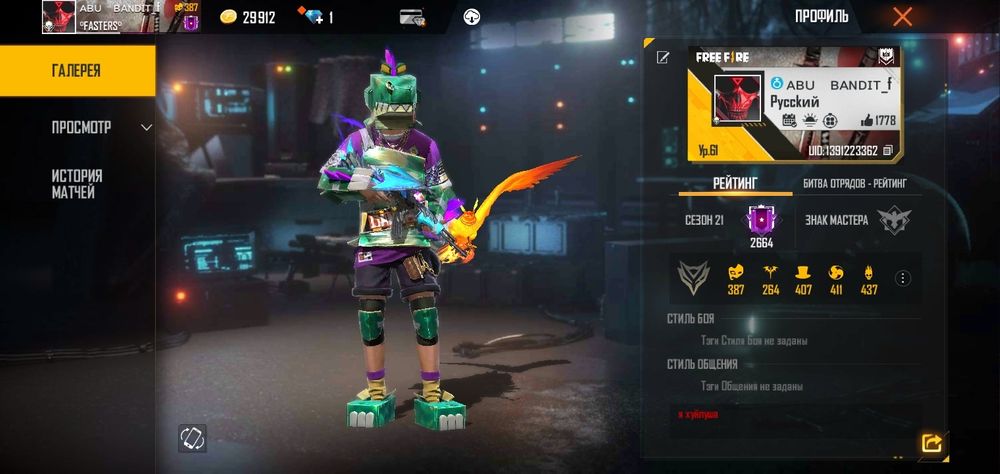Click the cloud download icon
1000x474 pixels.
pos(472,17)
